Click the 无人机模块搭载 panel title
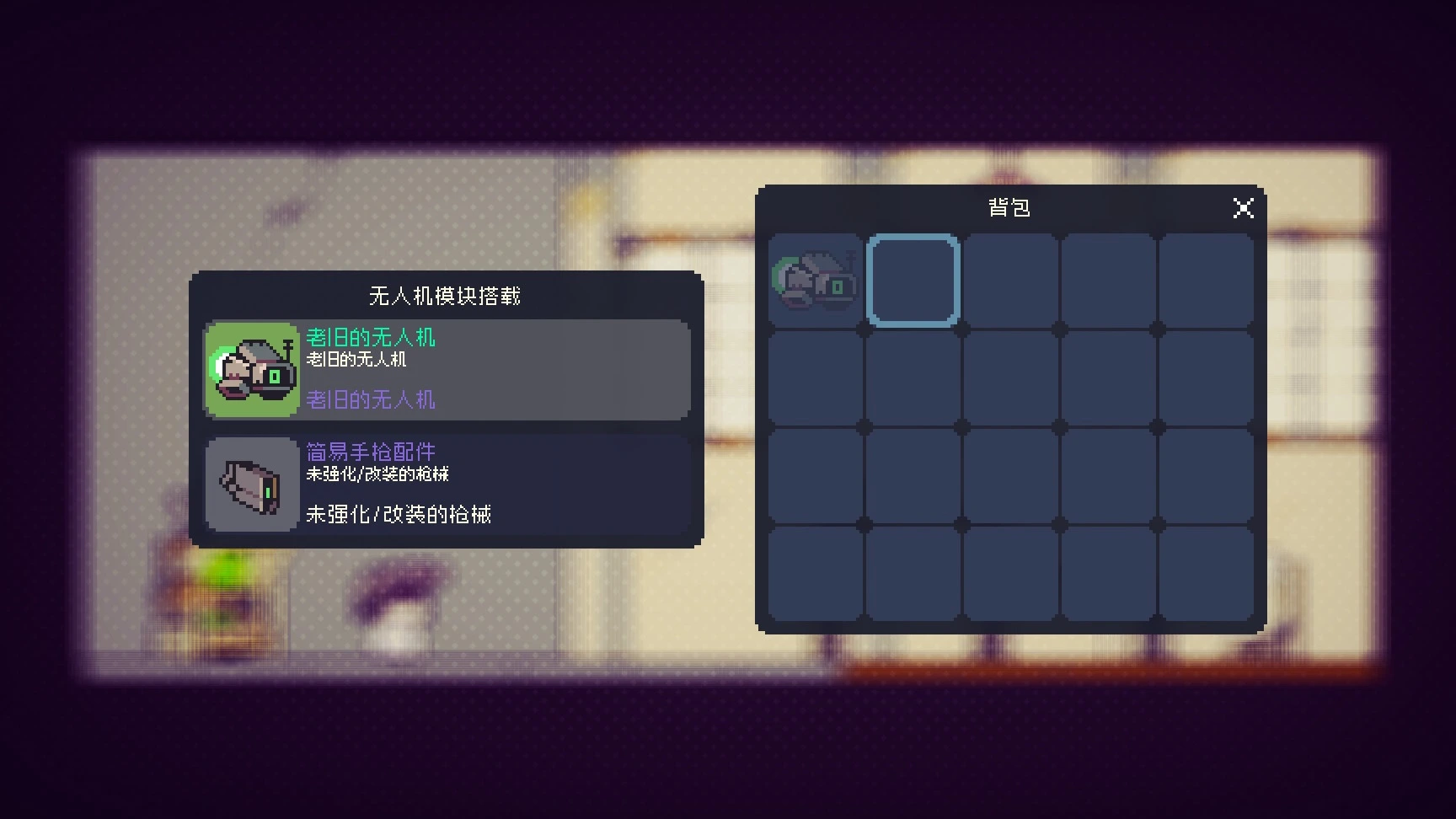Image resolution: width=1456 pixels, height=819 pixels. (445, 297)
